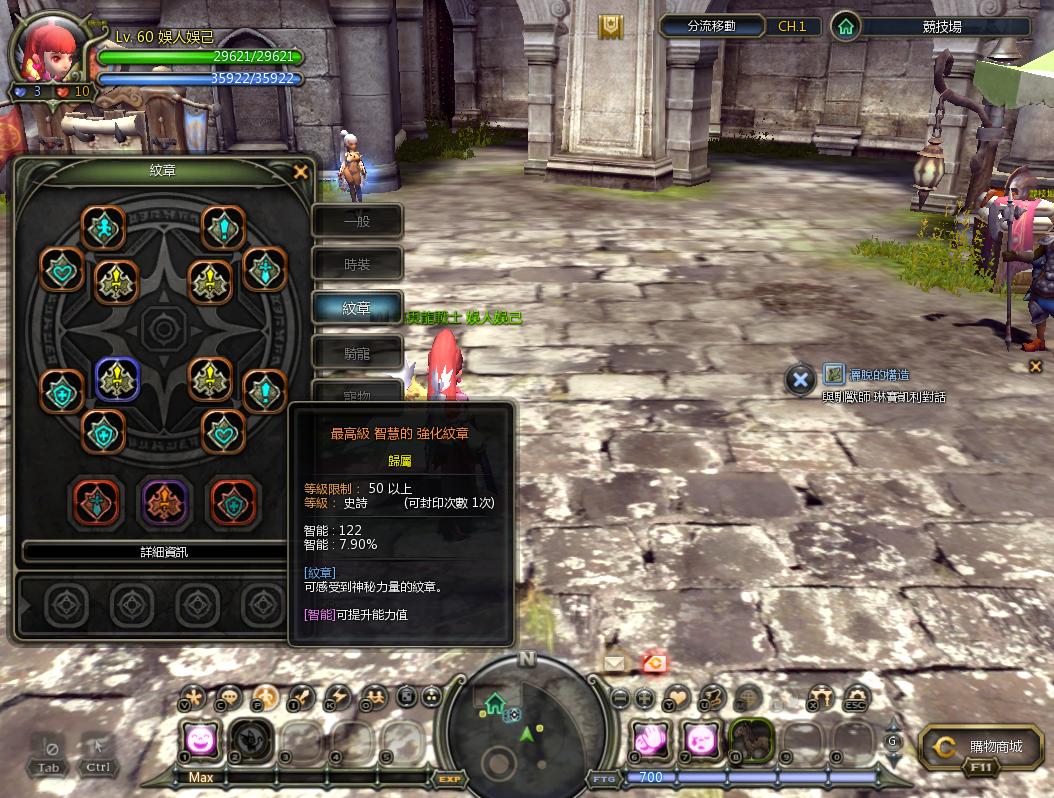
Task: Use the mount icon in the hotbar
Action: 751,740
